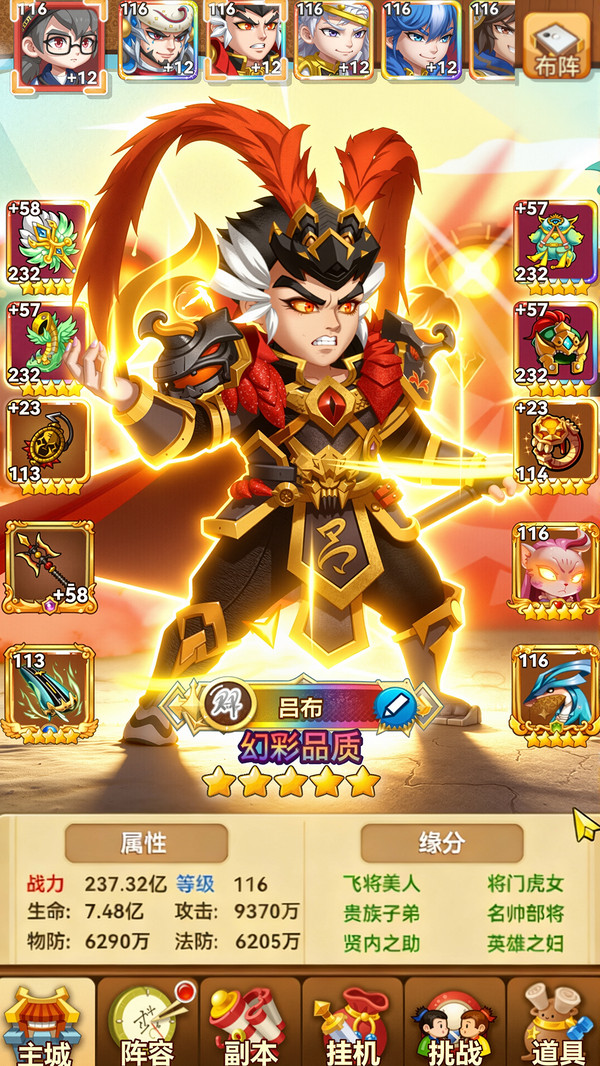View the 将门虎女 bond
The width and height of the screenshot is (600, 1066).
point(526,884)
